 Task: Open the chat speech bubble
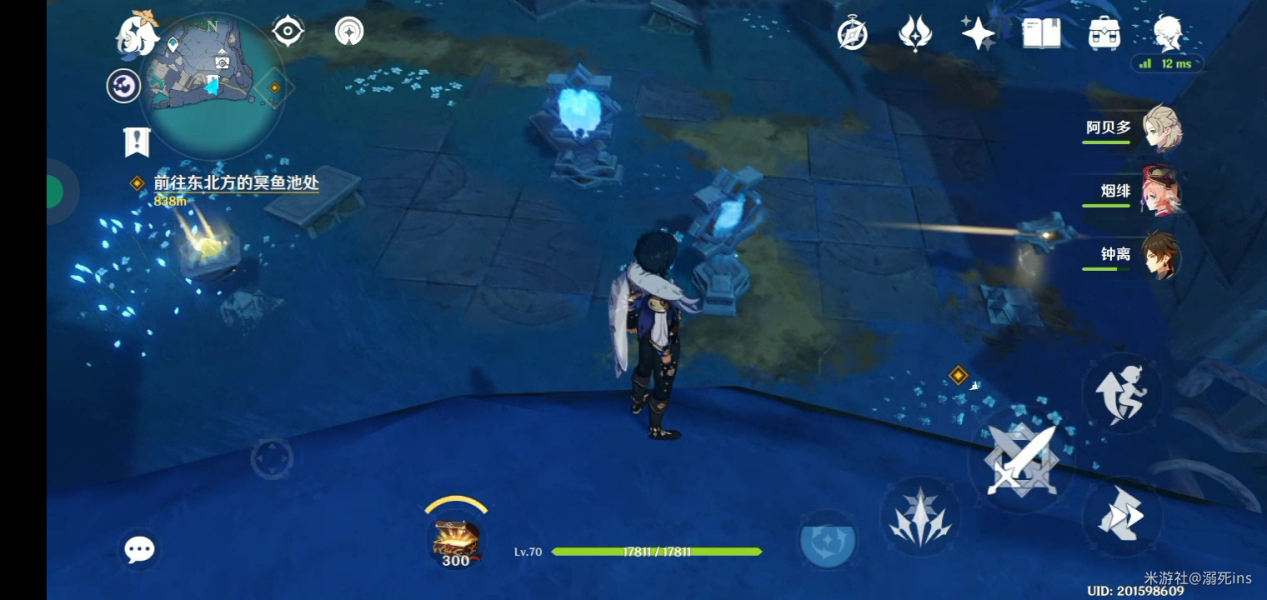(x=139, y=549)
